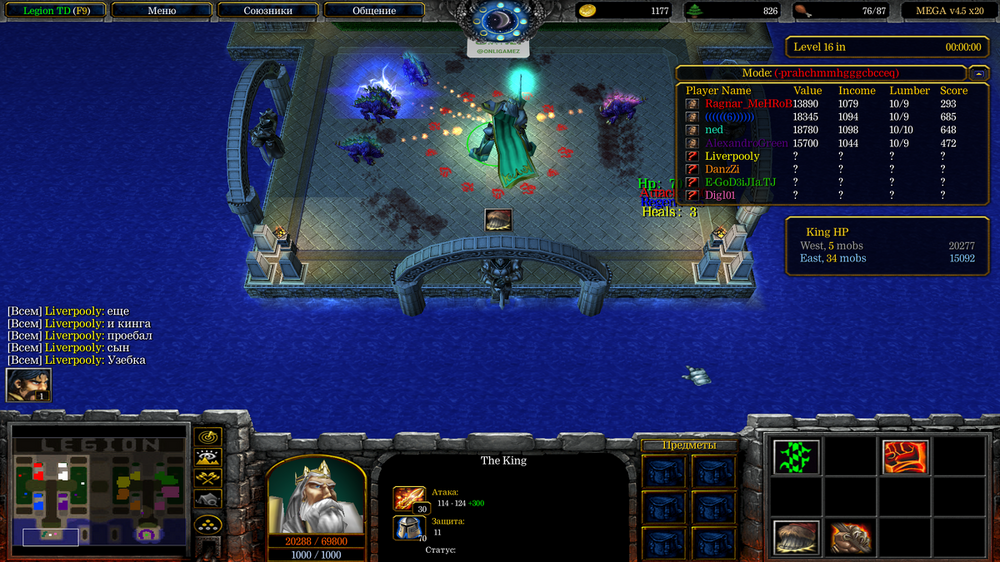Select the Liverpooly hero portrait icon
The height and width of the screenshot is (562, 1000).
28,385
